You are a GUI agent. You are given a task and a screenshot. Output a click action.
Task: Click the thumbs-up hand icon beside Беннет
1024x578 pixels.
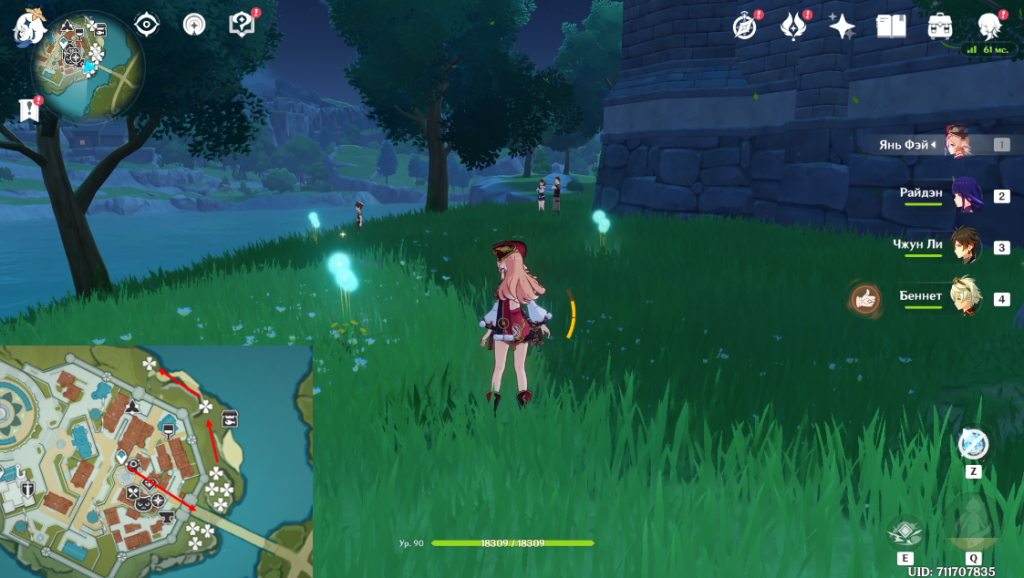(865, 298)
